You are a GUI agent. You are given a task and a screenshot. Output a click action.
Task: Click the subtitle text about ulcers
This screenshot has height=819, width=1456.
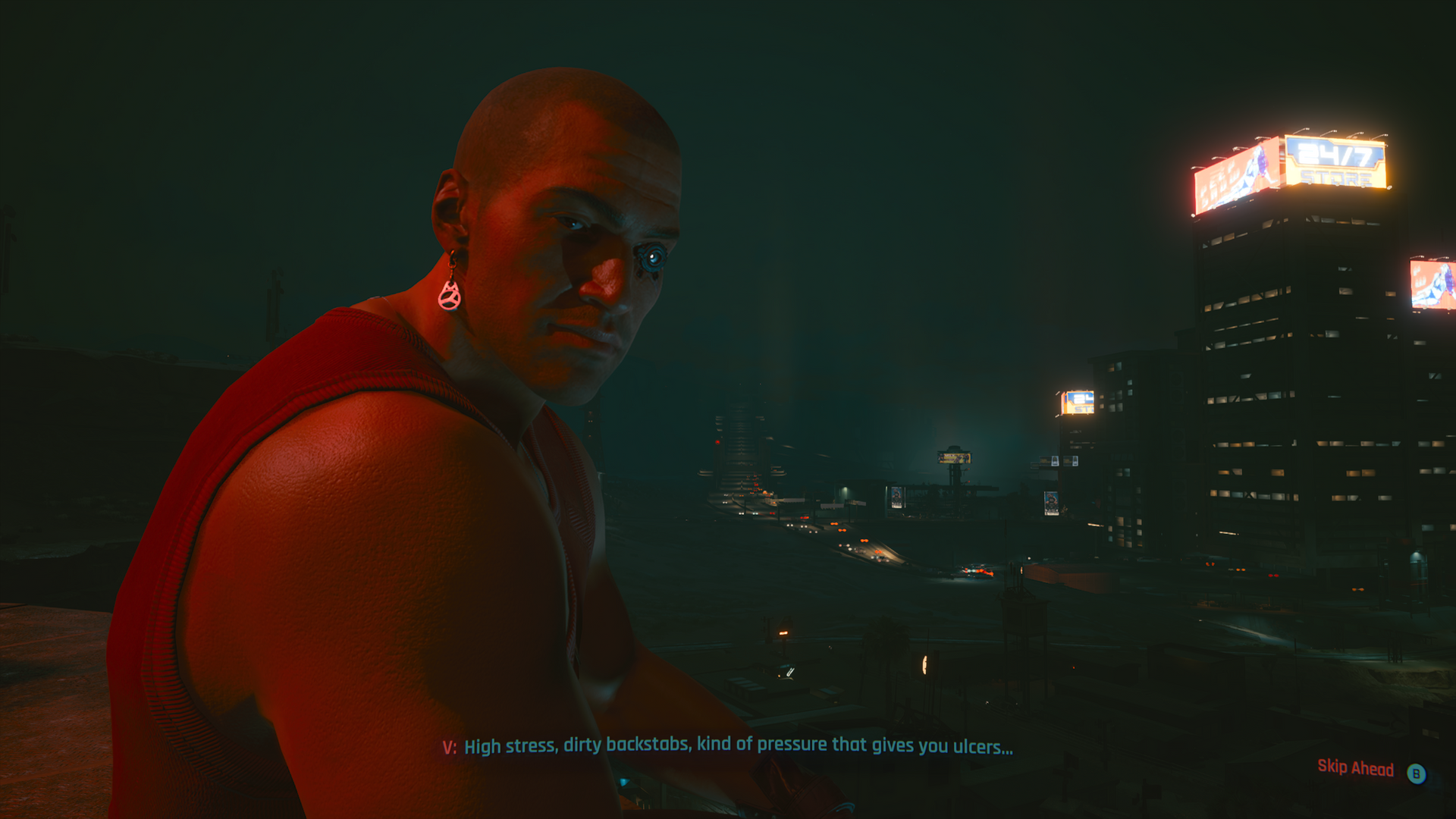tap(978, 745)
